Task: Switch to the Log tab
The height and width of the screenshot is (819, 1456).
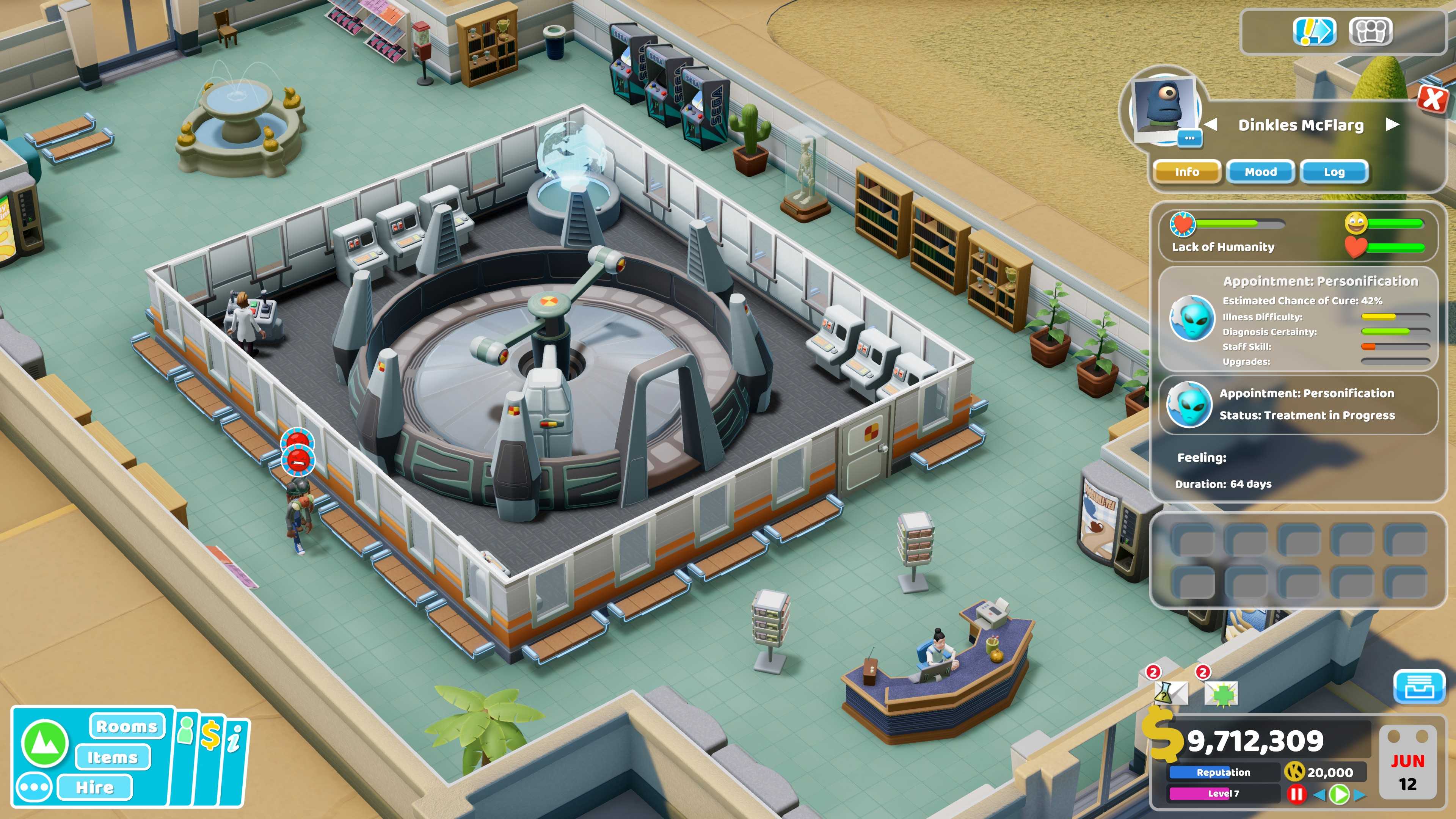Action: (x=1335, y=172)
